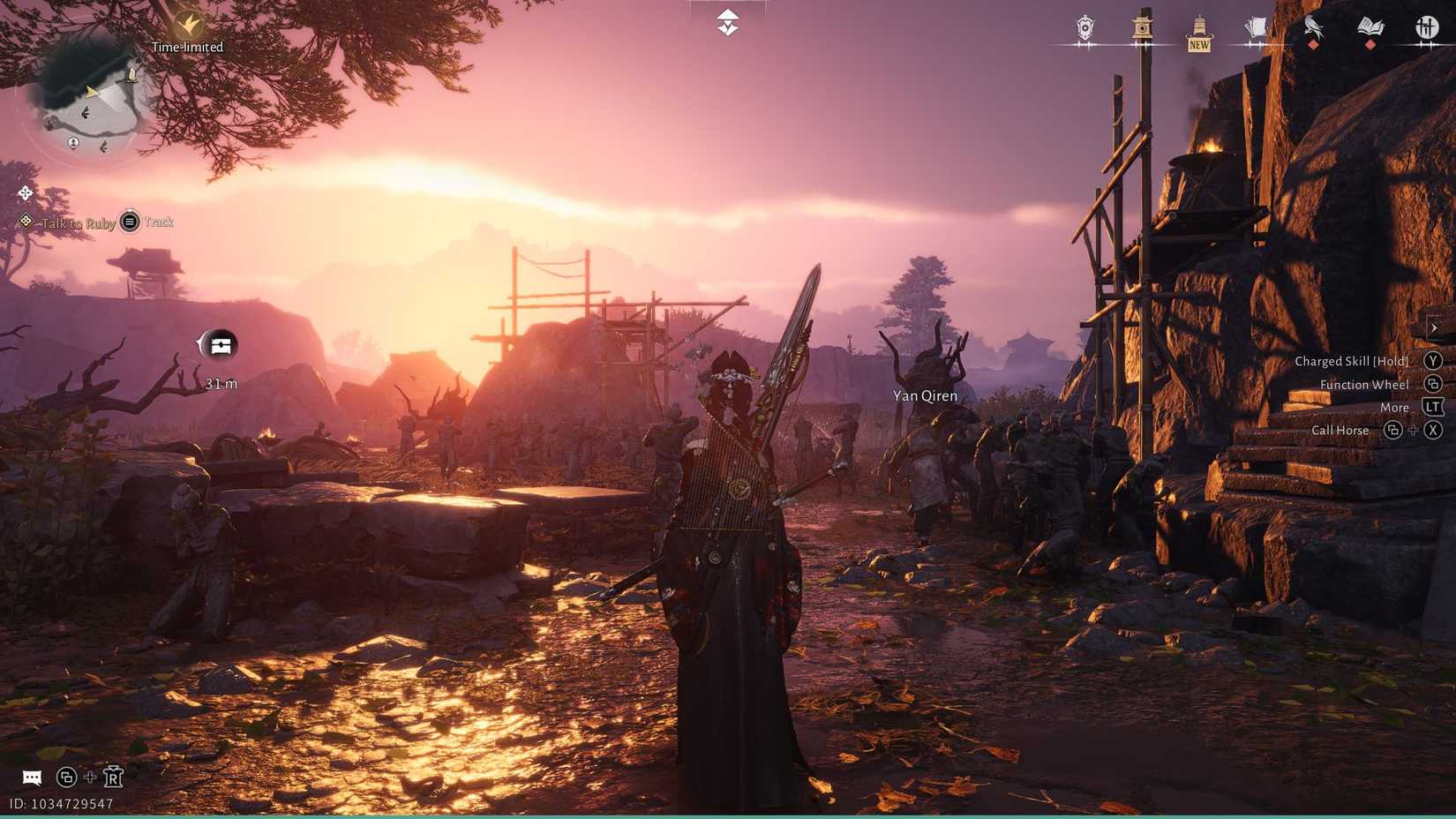The width and height of the screenshot is (1456, 819).
Task: Open the bell icon marked NEW
Action: point(1198,32)
